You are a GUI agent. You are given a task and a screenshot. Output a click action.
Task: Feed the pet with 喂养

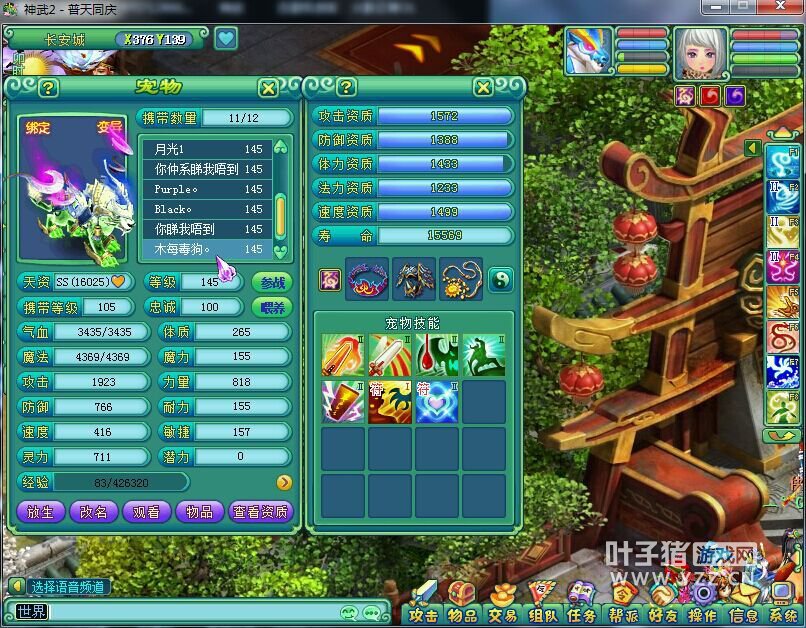pos(271,307)
